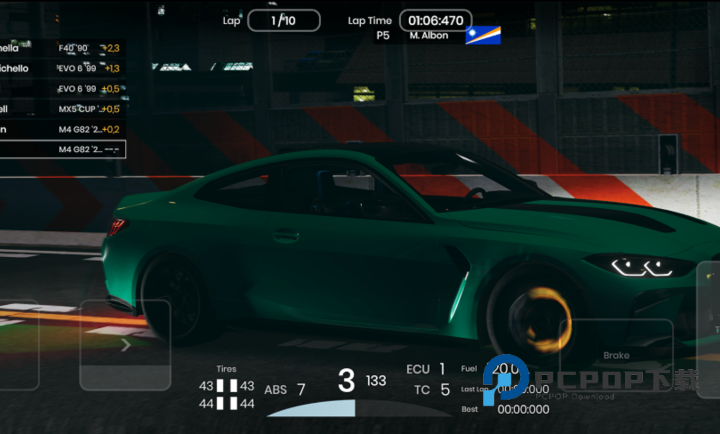Image resolution: width=720 pixels, height=434 pixels.
Task: Steer right with the arrow button
Action: click(125, 345)
